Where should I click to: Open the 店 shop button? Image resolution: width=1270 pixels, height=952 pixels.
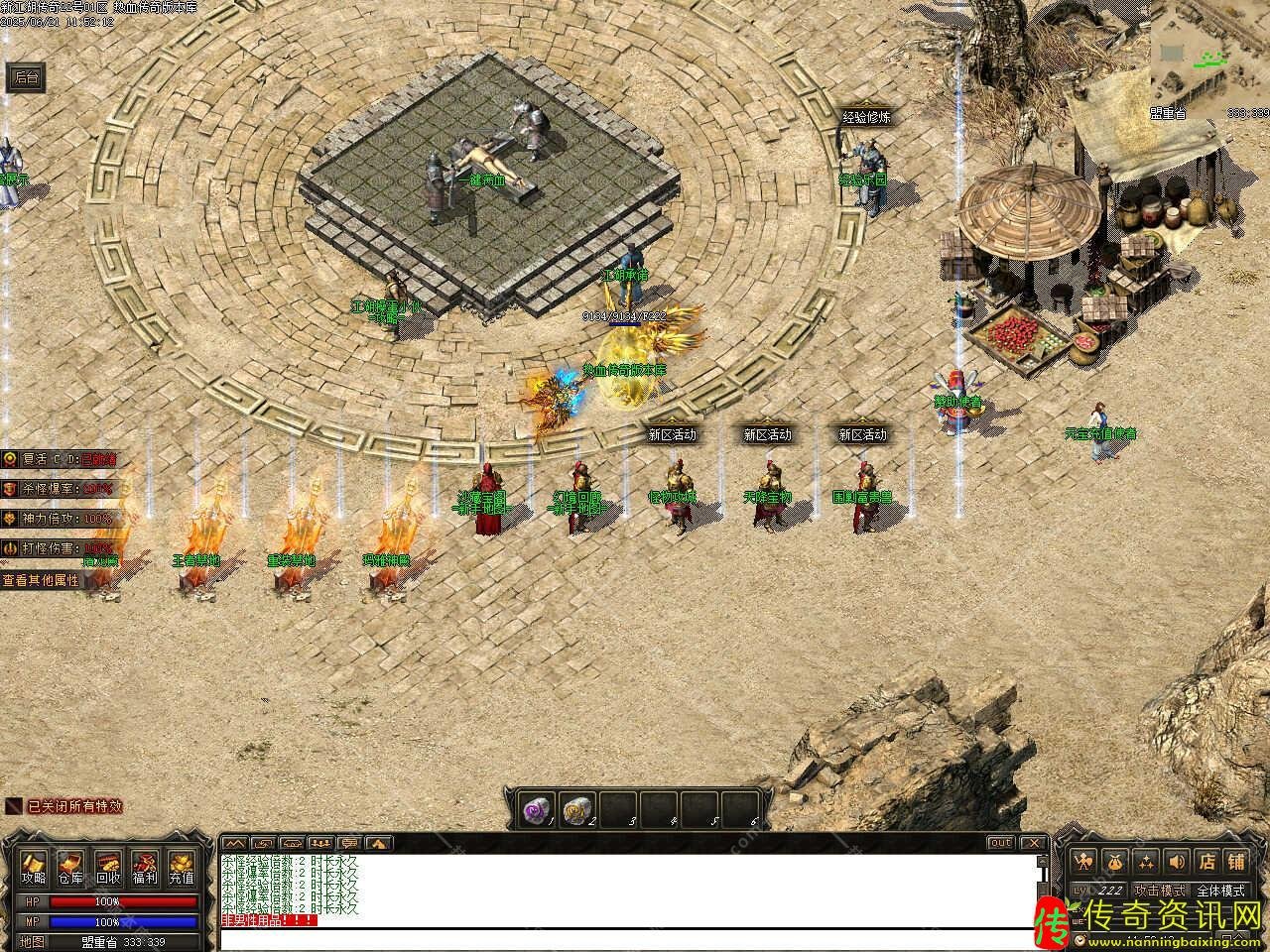pyautogui.click(x=1206, y=861)
